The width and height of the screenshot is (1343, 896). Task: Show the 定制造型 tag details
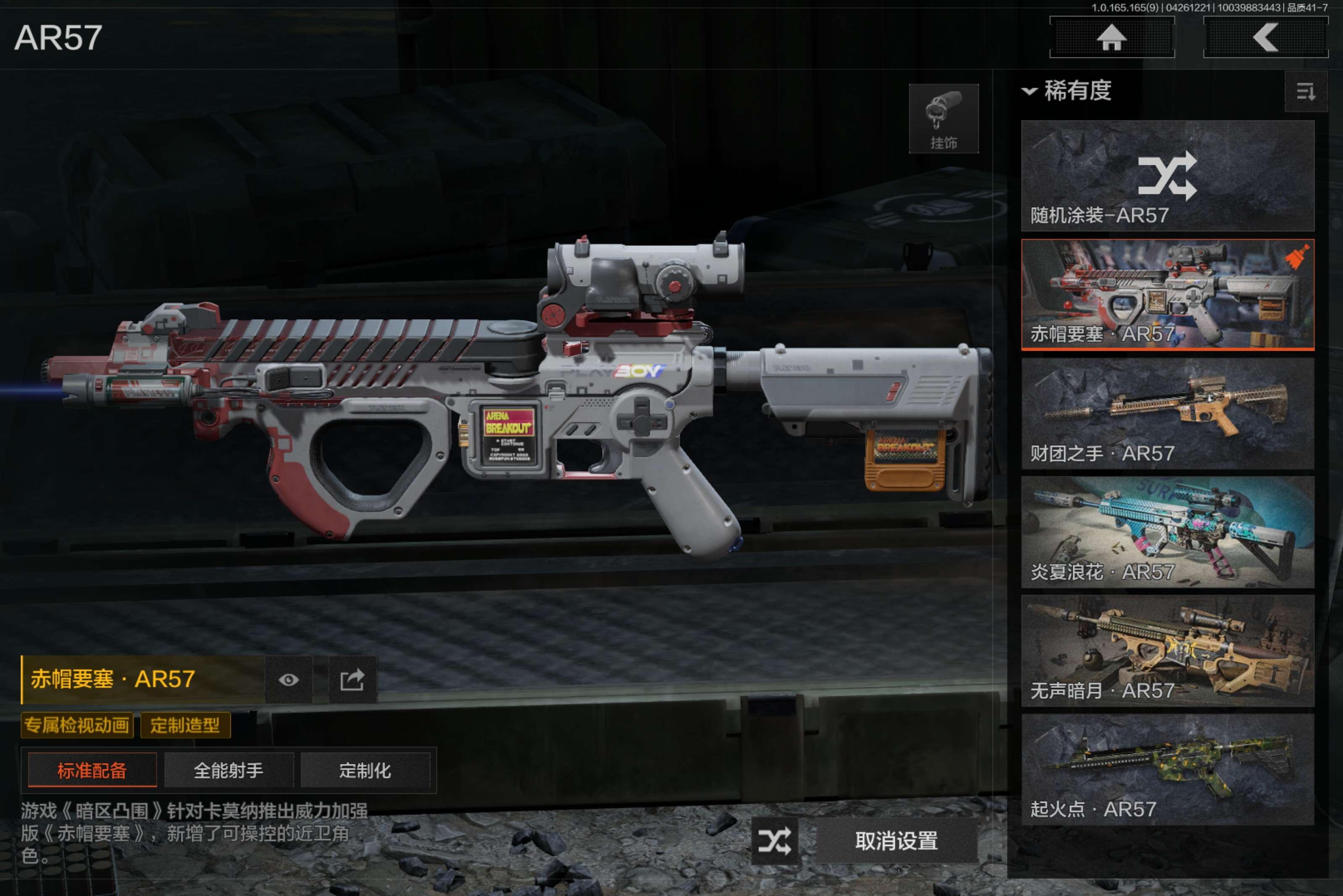[x=185, y=725]
